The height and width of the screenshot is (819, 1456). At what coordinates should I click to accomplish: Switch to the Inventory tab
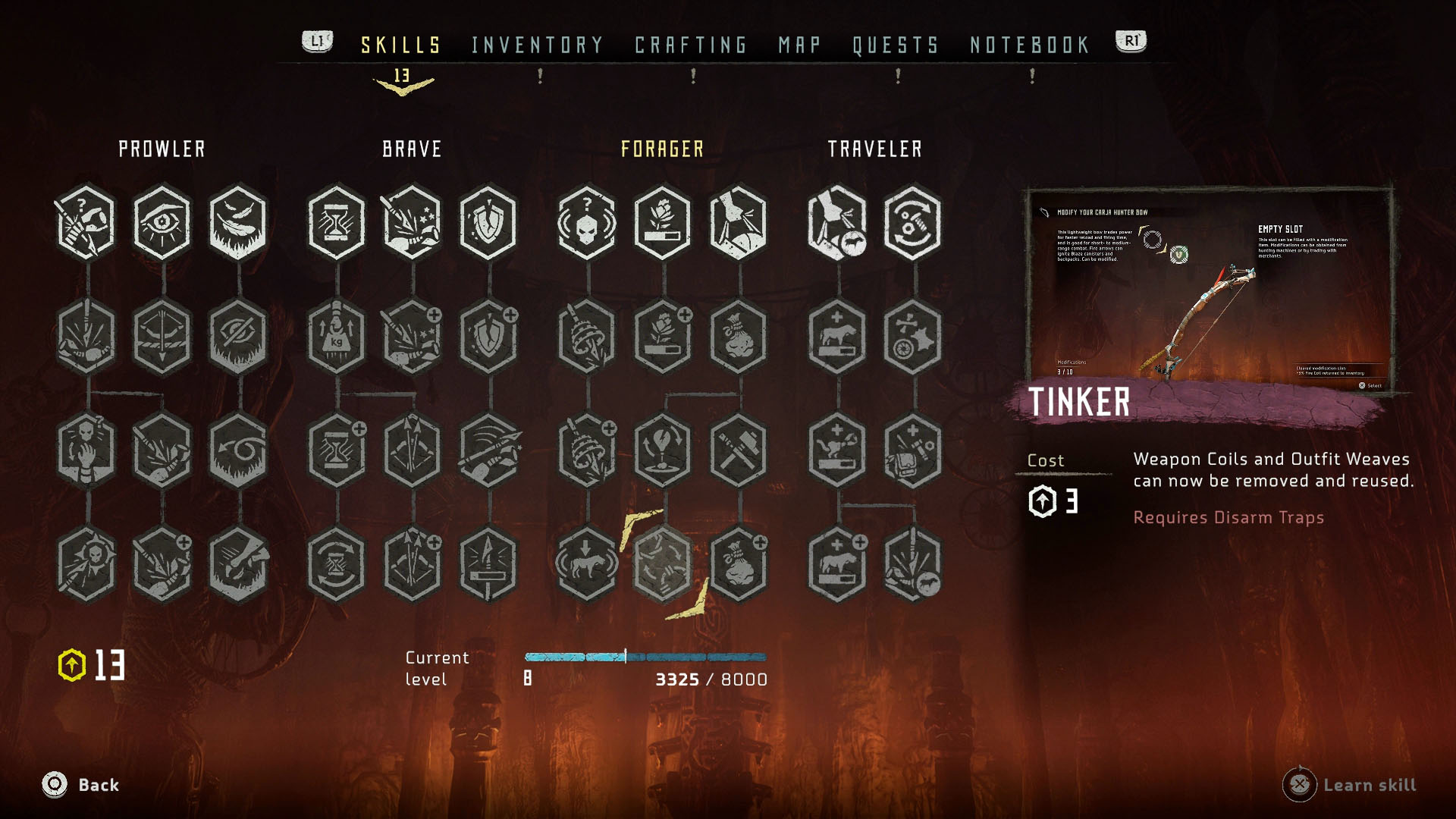coord(537,45)
